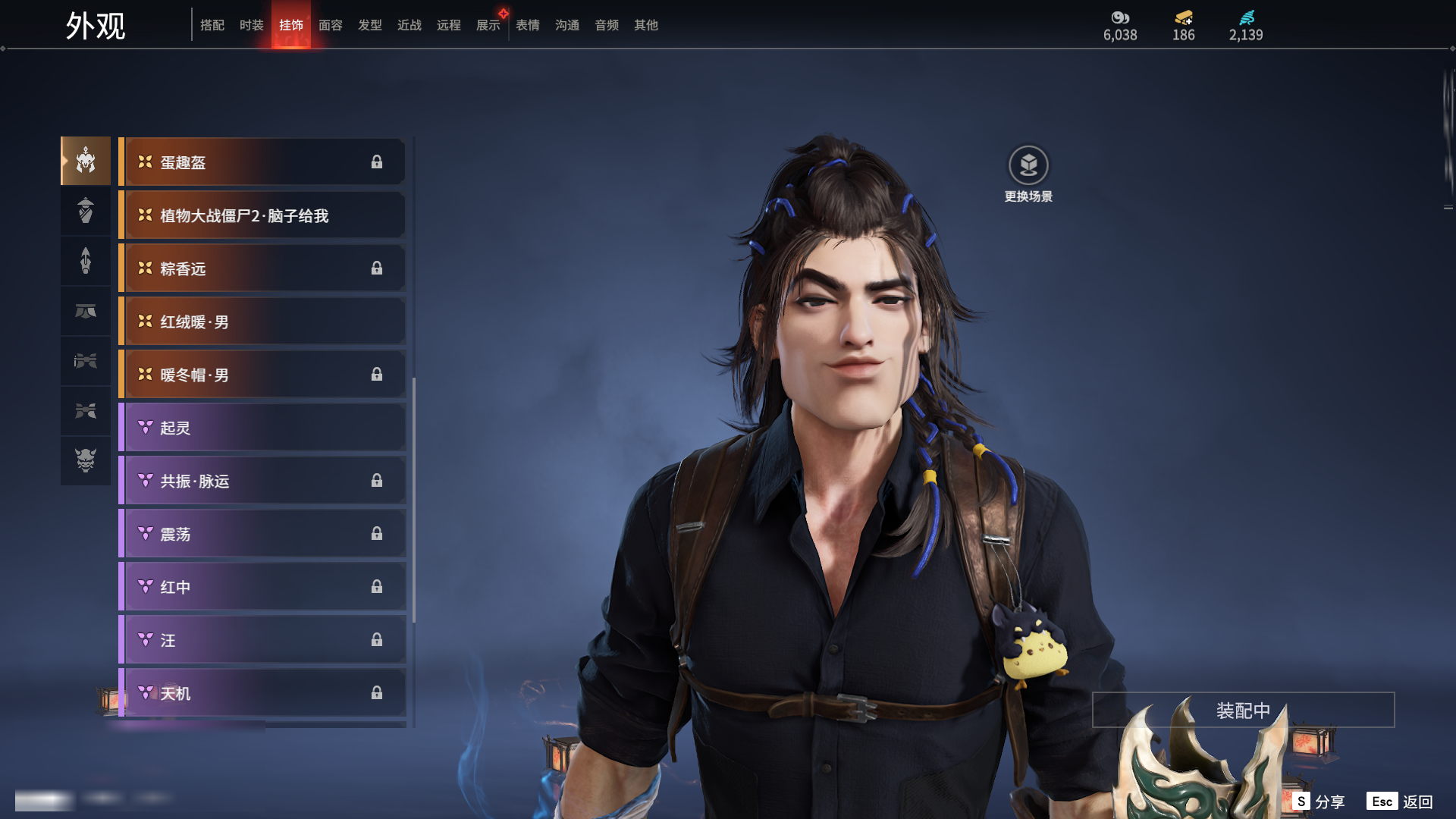The image size is (1456, 819).
Task: Click the 装配中 equip button
Action: pos(1243,710)
